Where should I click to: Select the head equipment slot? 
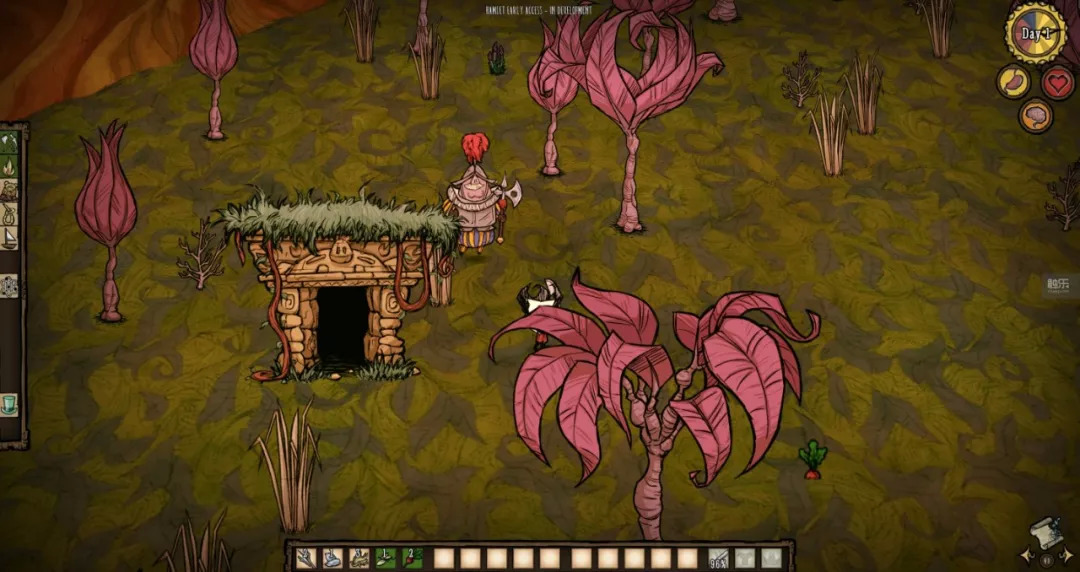pos(771,558)
